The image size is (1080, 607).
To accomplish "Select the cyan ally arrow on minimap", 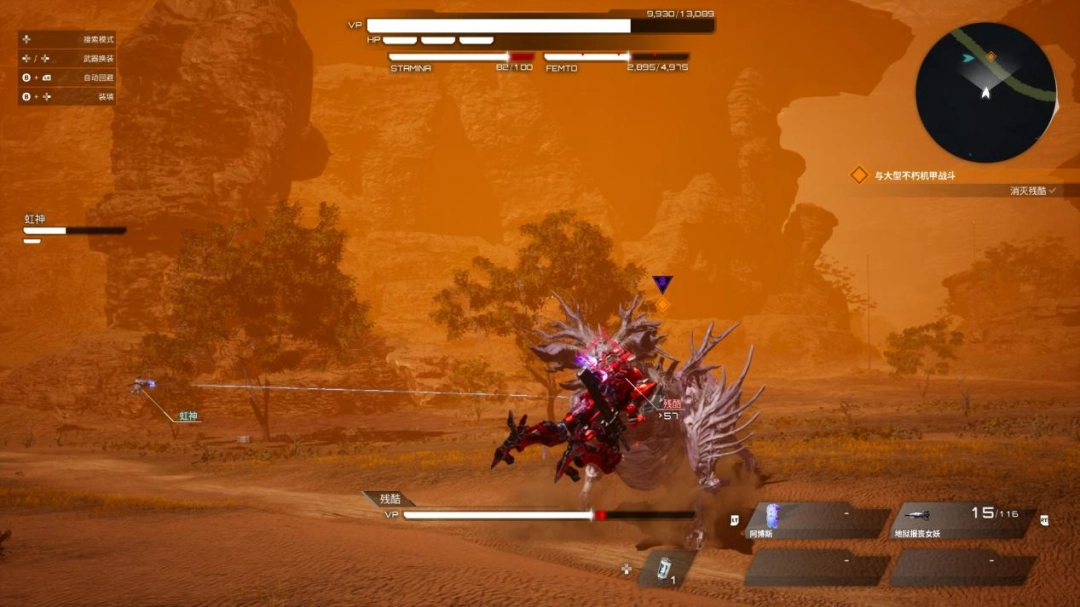I will (968, 59).
